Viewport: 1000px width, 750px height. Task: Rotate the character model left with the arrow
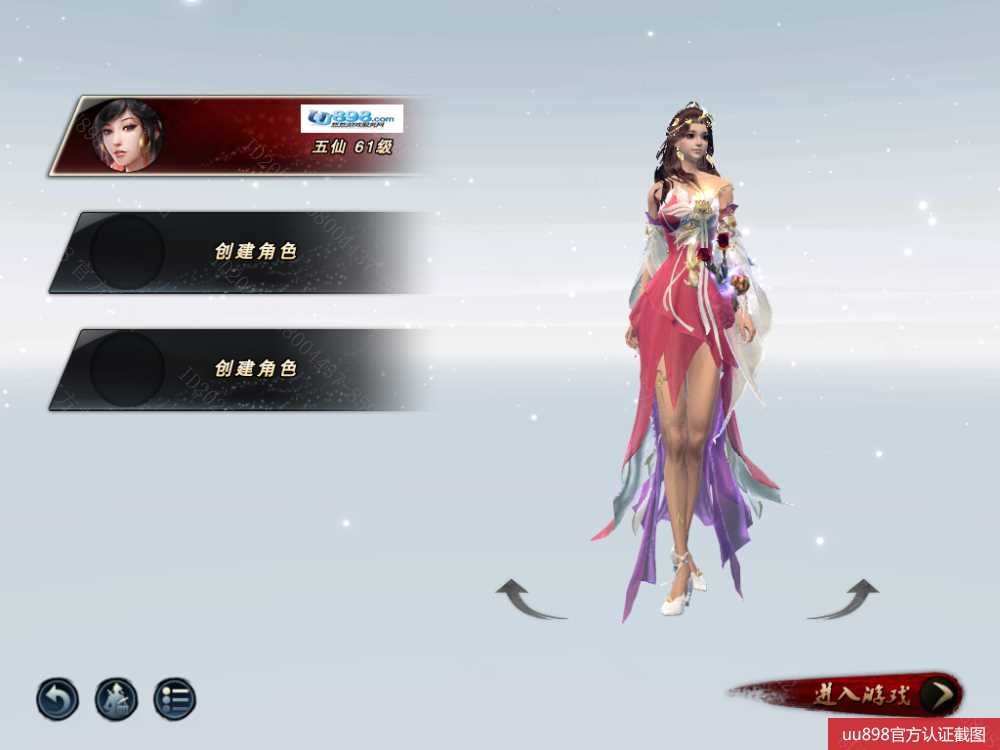coord(528,600)
